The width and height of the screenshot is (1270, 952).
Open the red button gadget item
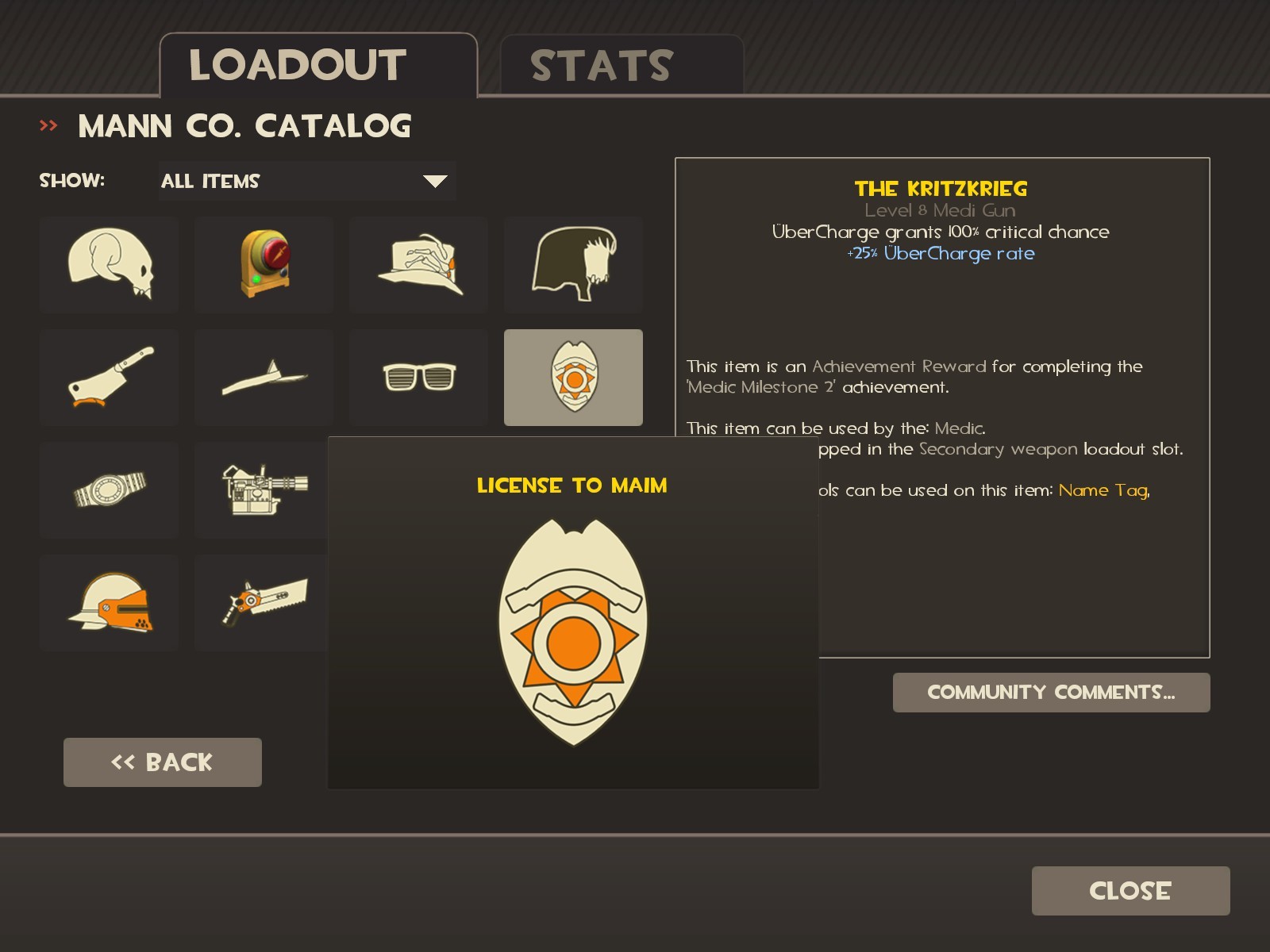pyautogui.click(x=264, y=265)
